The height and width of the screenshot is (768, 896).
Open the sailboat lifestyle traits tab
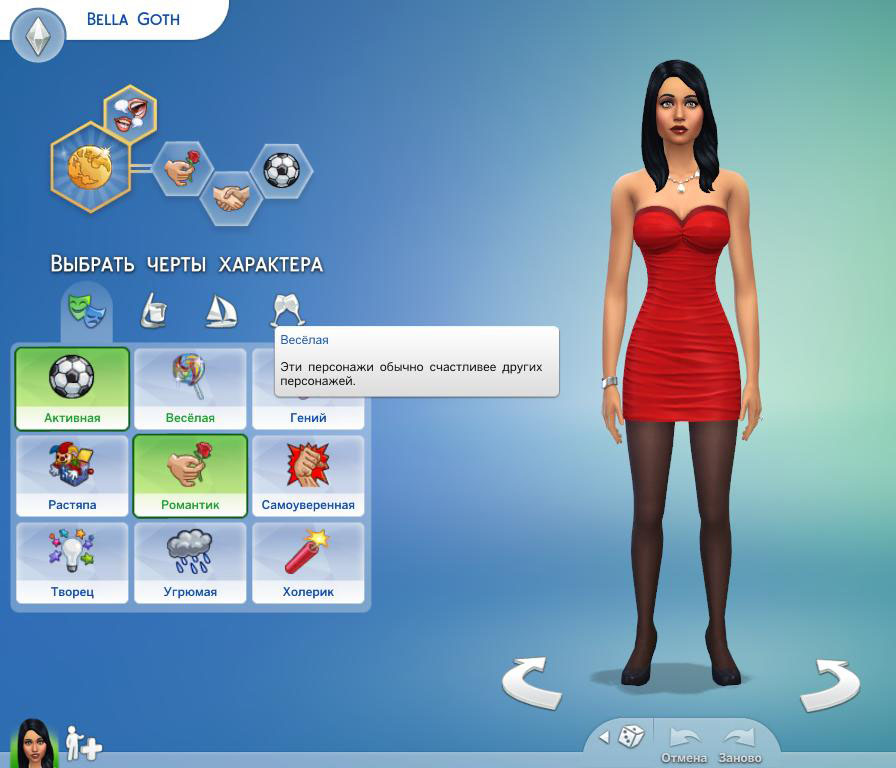[220, 311]
